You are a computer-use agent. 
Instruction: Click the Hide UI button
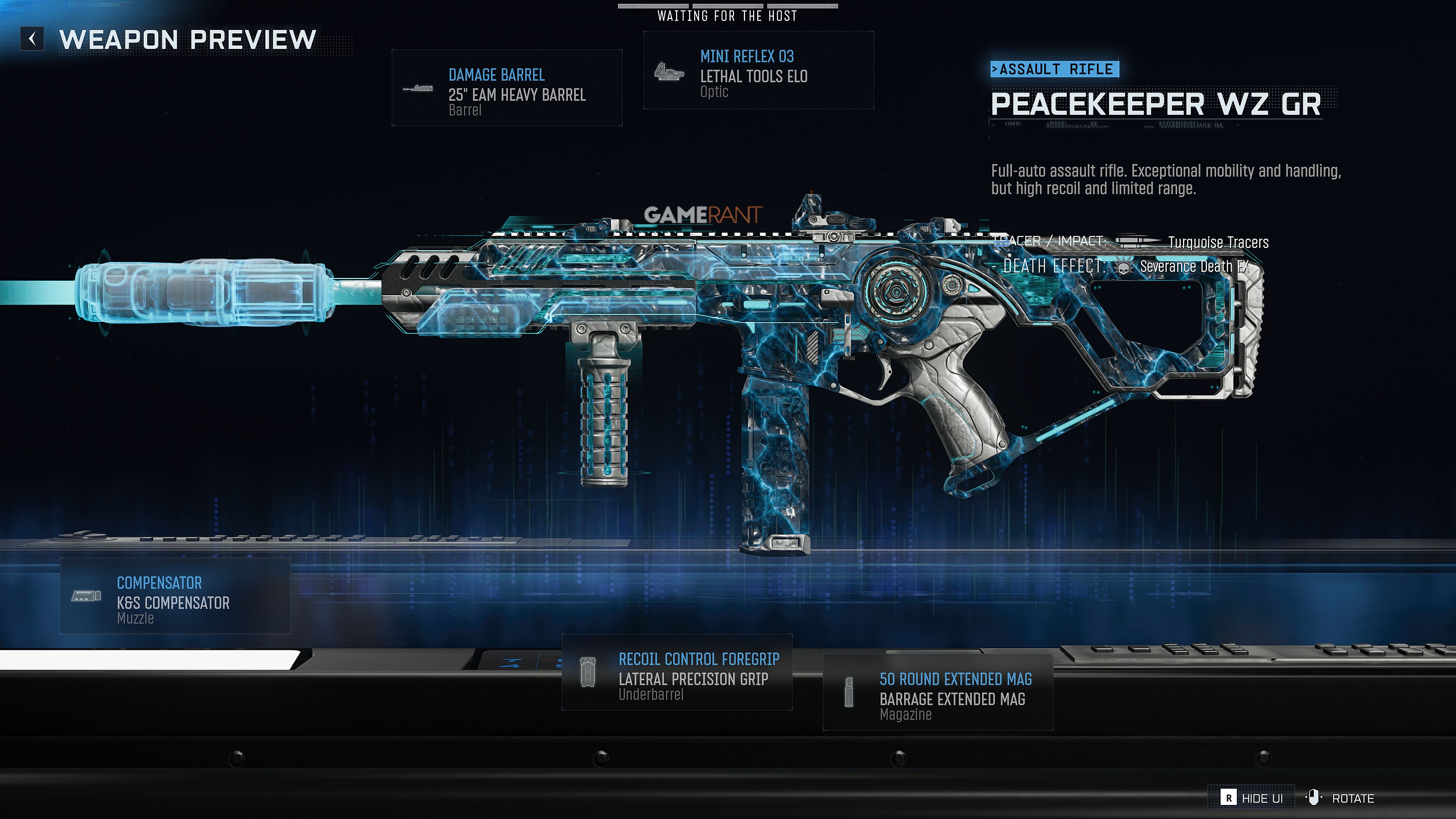pyautogui.click(x=1251, y=797)
